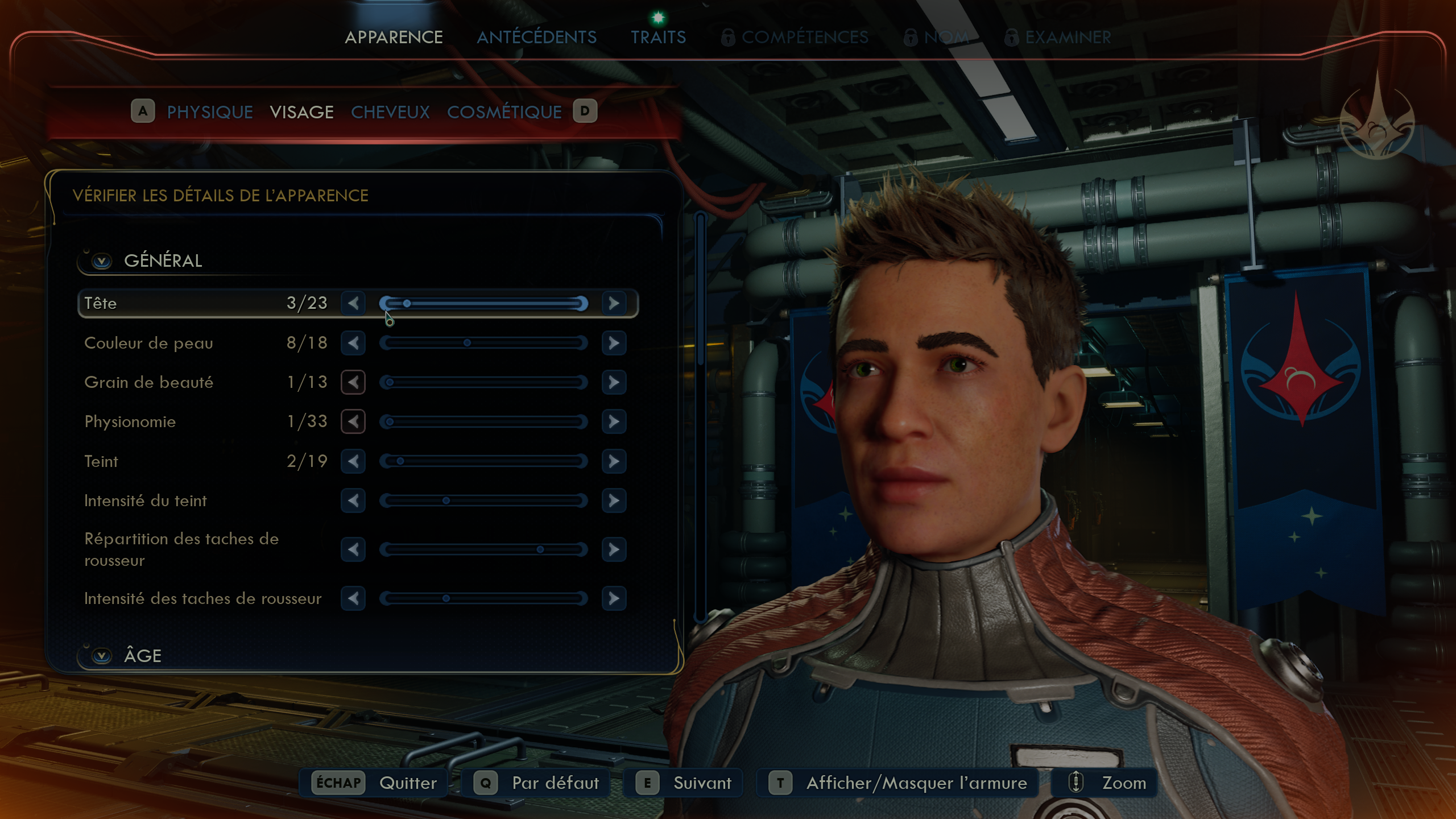Viewport: 1456px width, 819px height.
Task: Select the Physique sub-tab
Action: [x=210, y=112]
